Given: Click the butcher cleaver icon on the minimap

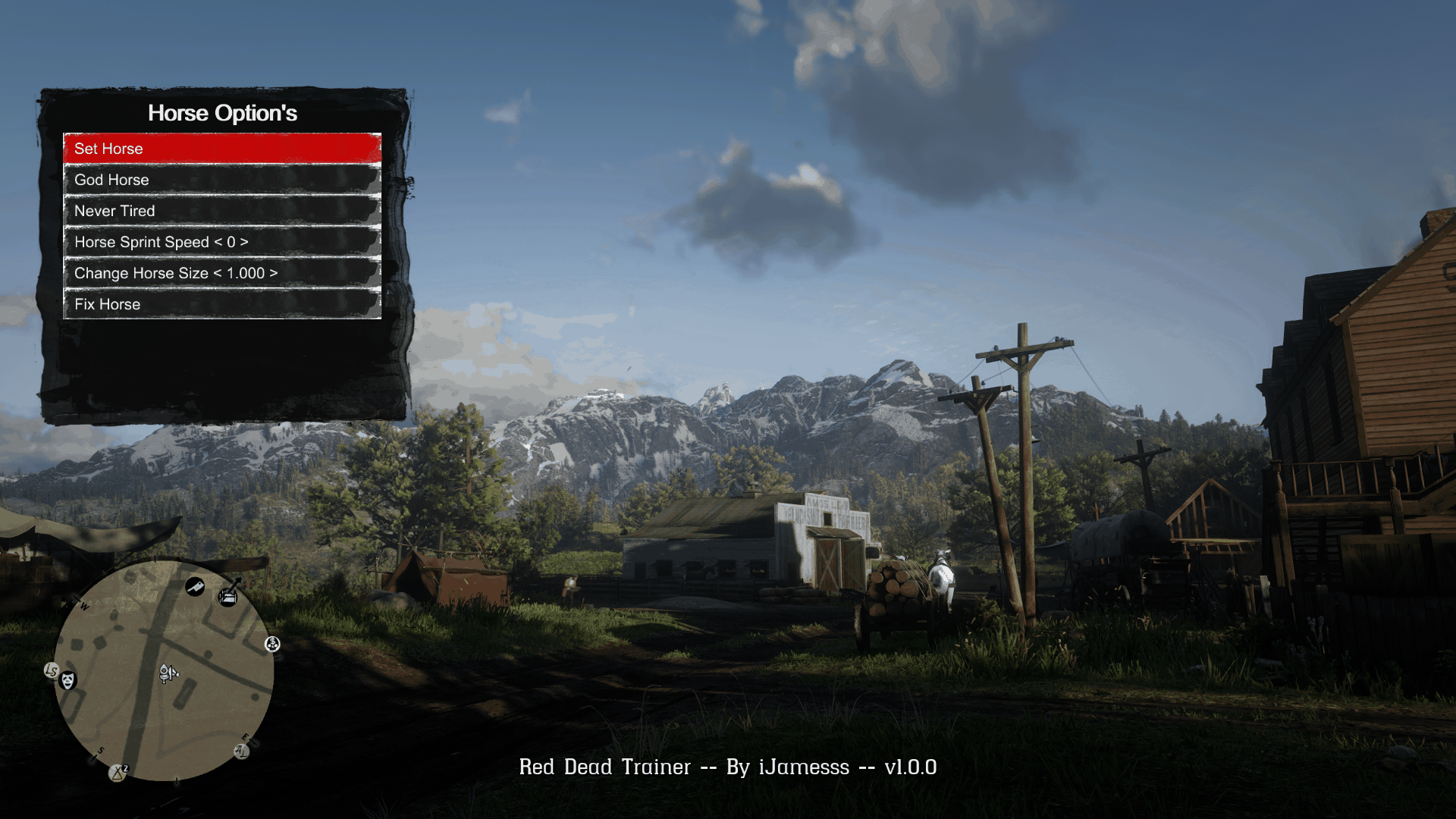Looking at the screenshot, I should [x=194, y=588].
